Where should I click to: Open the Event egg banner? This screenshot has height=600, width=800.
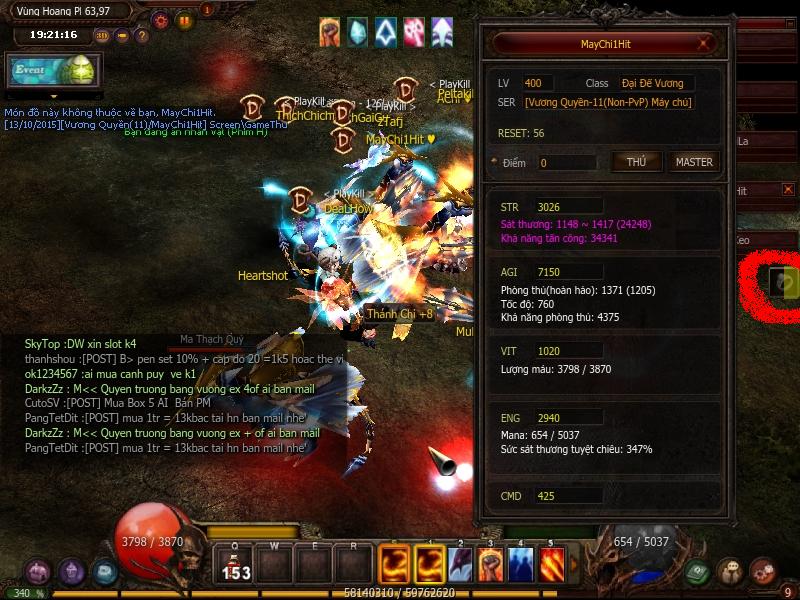click(51, 70)
